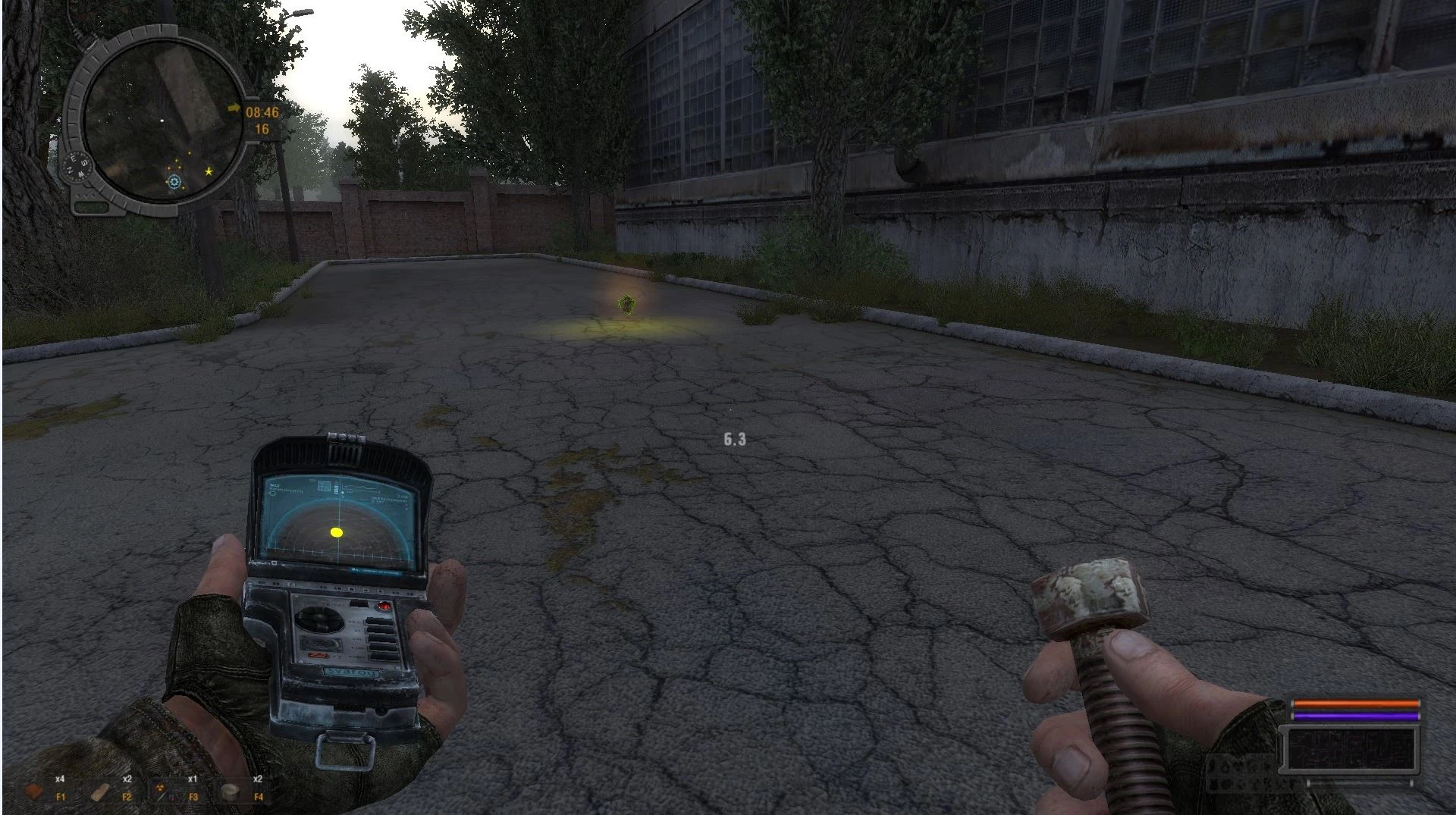Click the compass needle on the minimap
Viewport: 1456px width, 815px height.
pyautogui.click(x=76, y=166)
